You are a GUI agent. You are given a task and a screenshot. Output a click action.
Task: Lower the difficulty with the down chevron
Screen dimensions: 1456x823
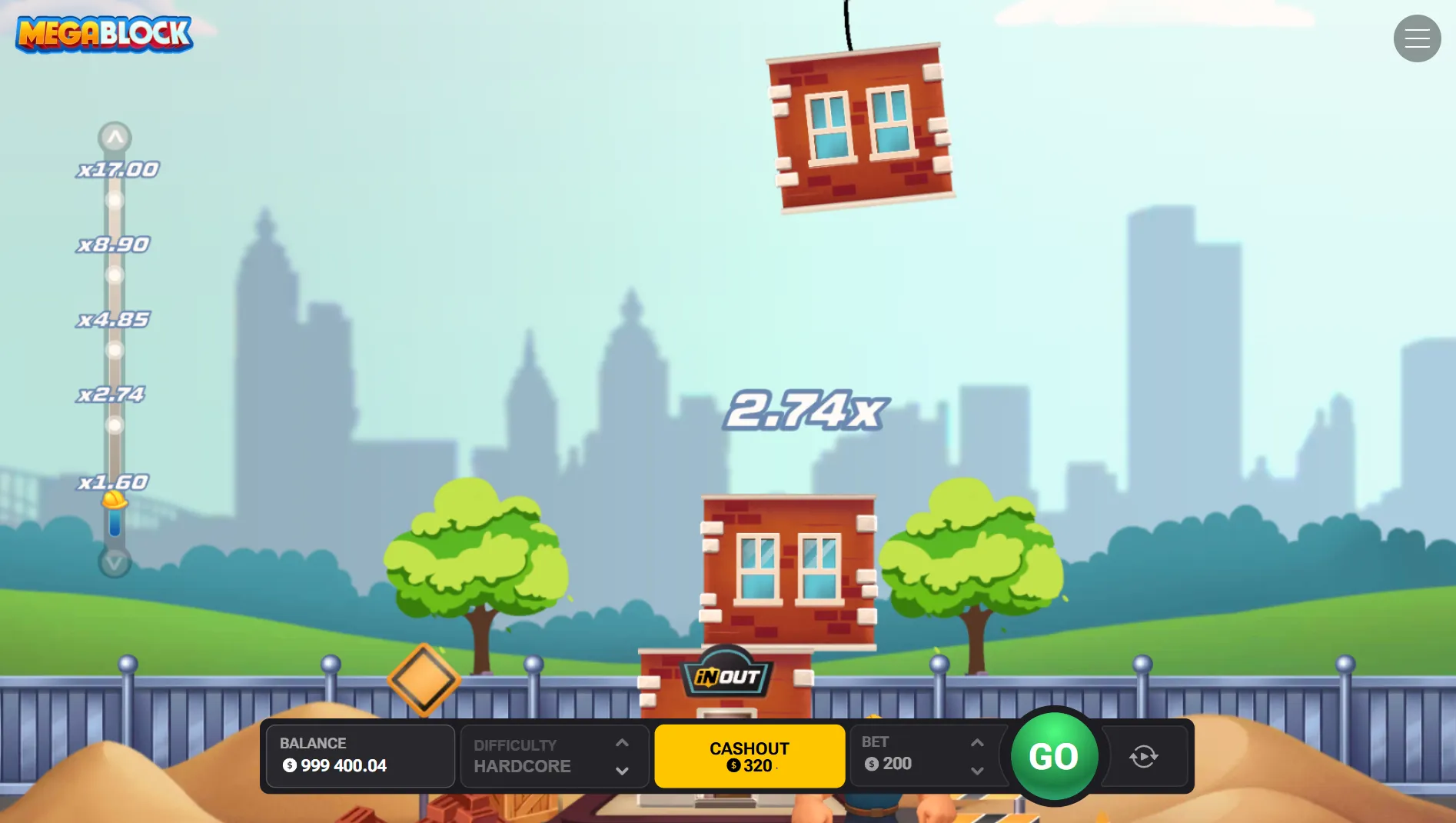pyautogui.click(x=622, y=770)
